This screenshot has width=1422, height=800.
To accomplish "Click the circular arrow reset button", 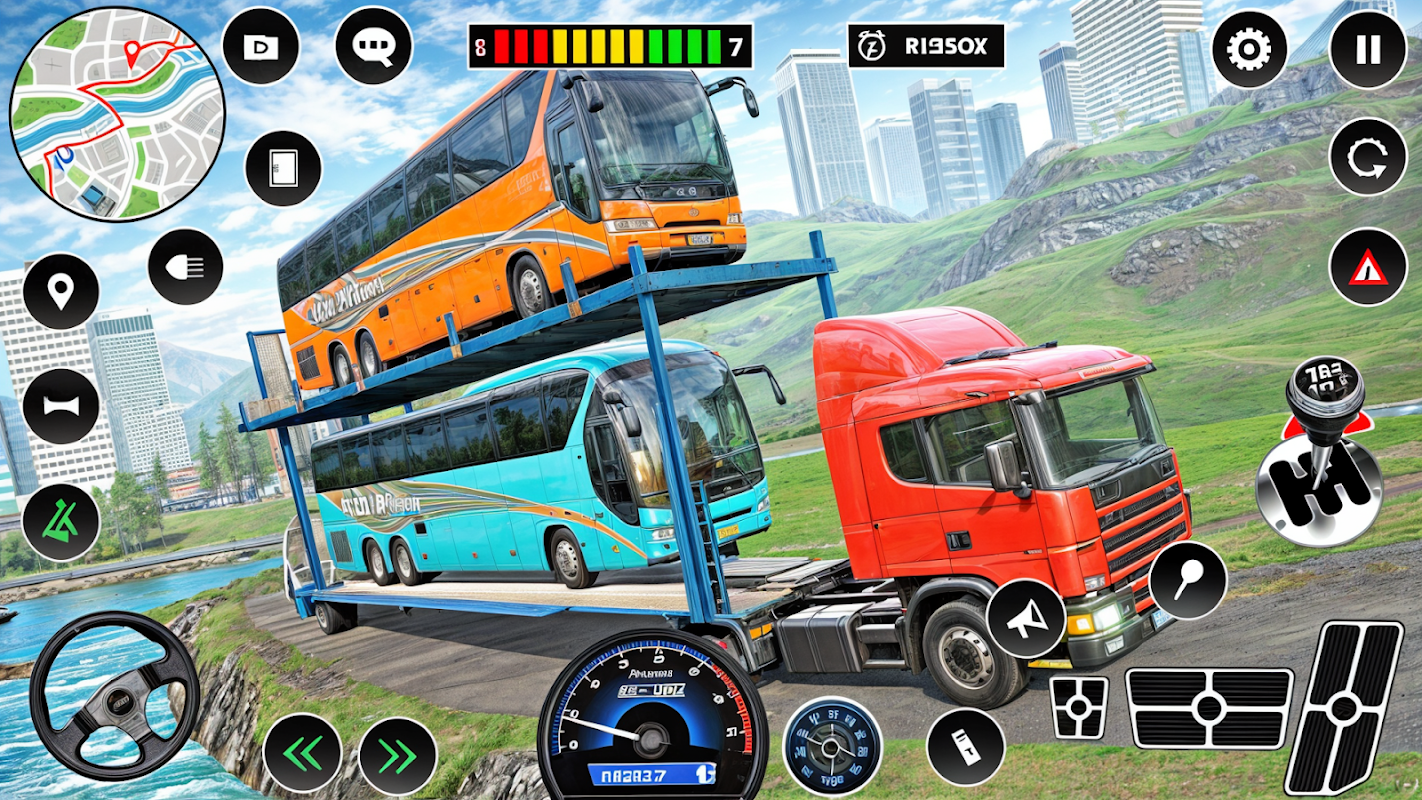I will (1367, 157).
